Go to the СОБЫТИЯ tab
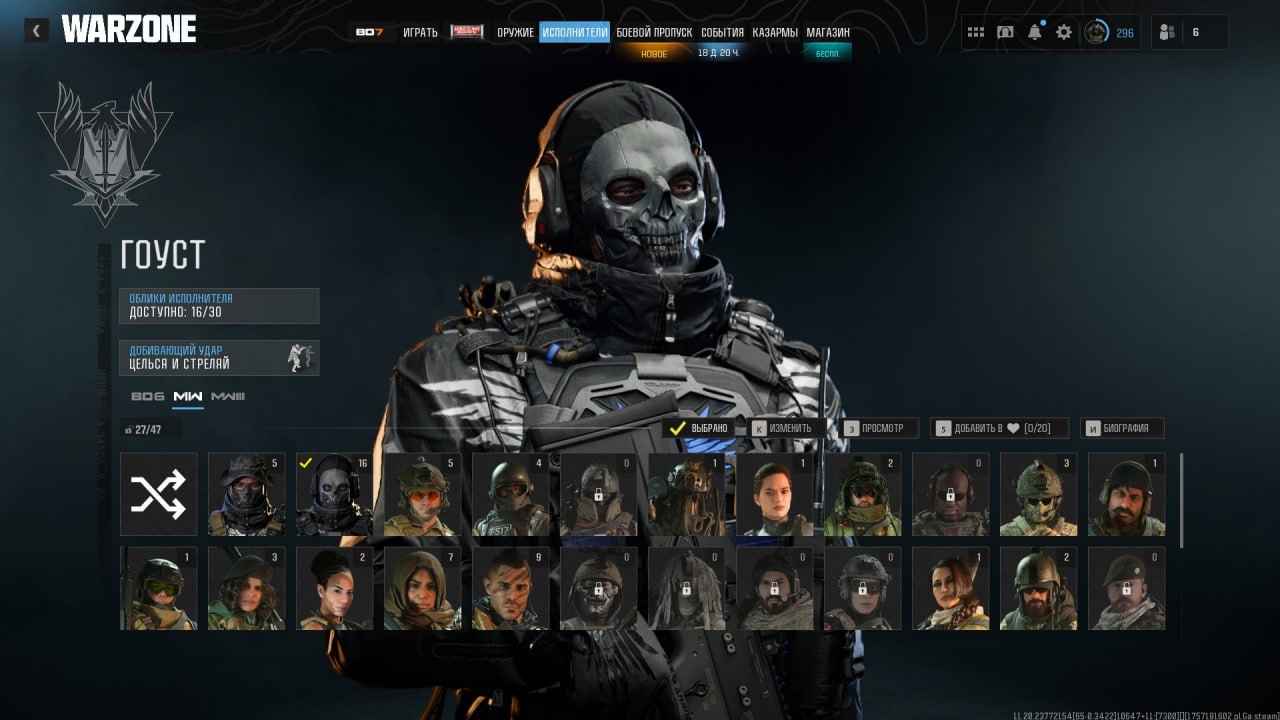The image size is (1280, 720). click(722, 32)
